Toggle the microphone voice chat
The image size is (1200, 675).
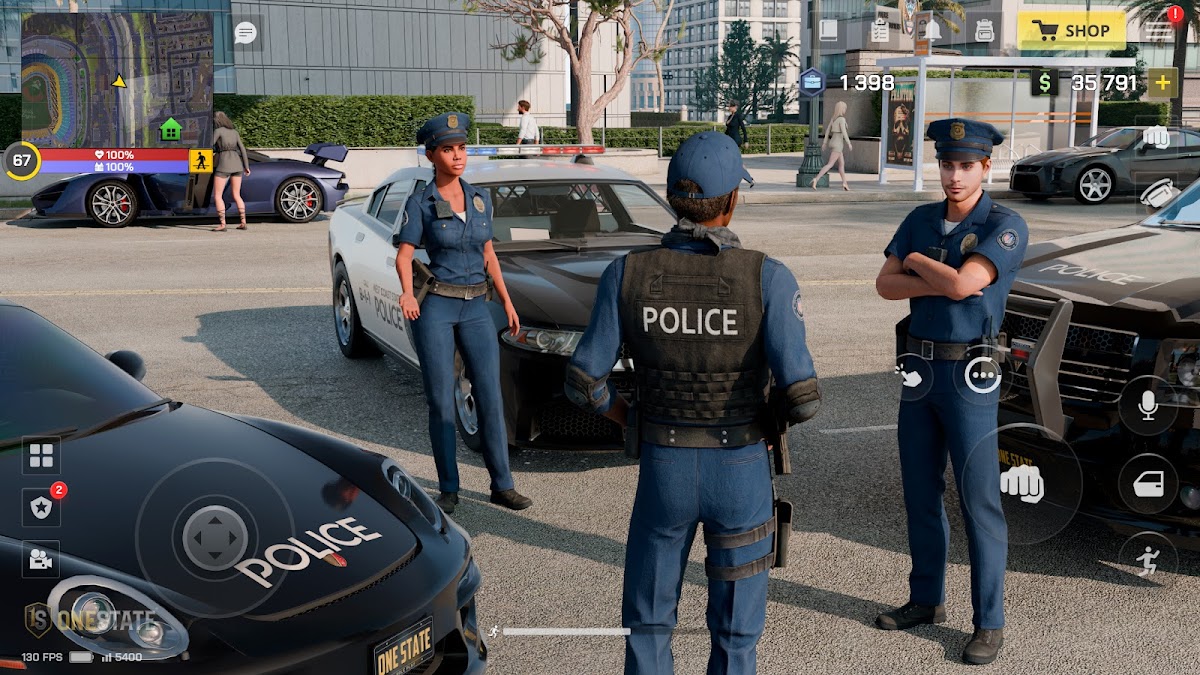click(x=1147, y=405)
